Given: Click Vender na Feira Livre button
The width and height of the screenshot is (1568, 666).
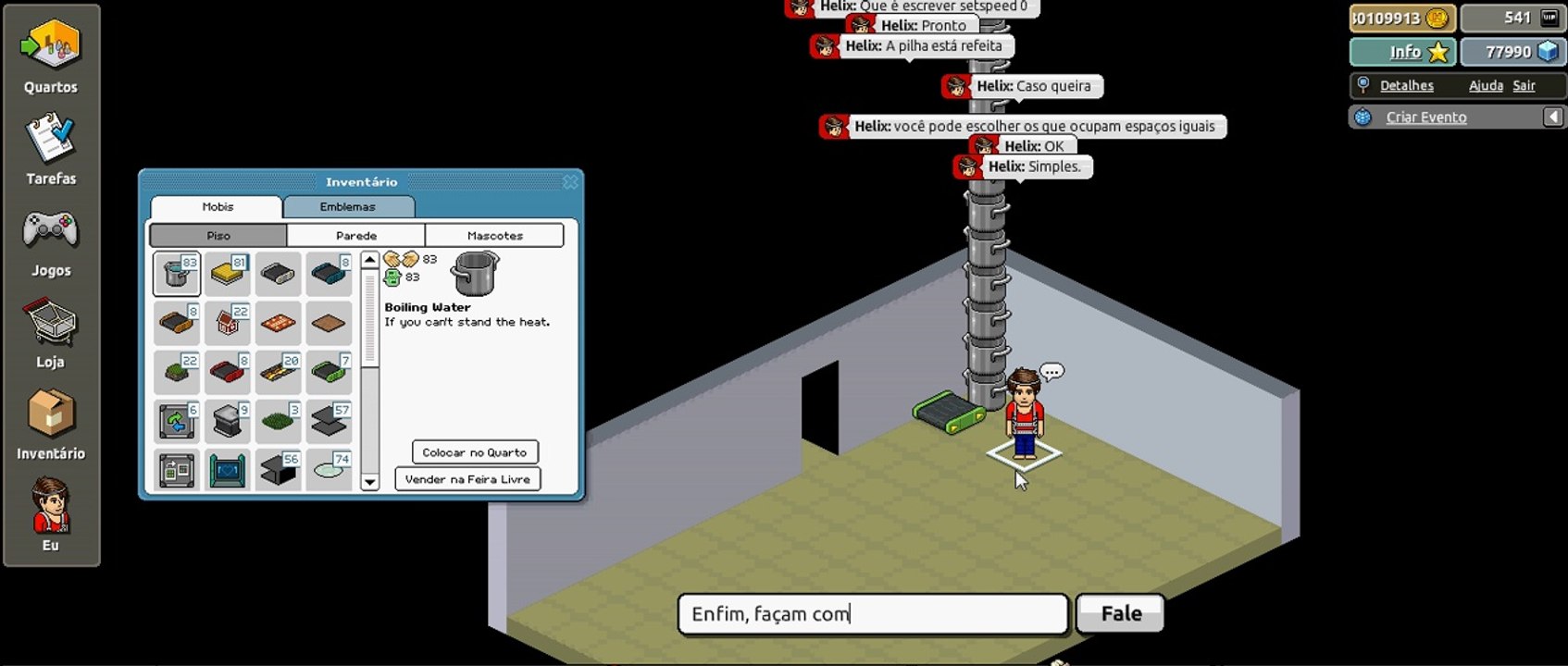Looking at the screenshot, I should pyautogui.click(x=467, y=479).
